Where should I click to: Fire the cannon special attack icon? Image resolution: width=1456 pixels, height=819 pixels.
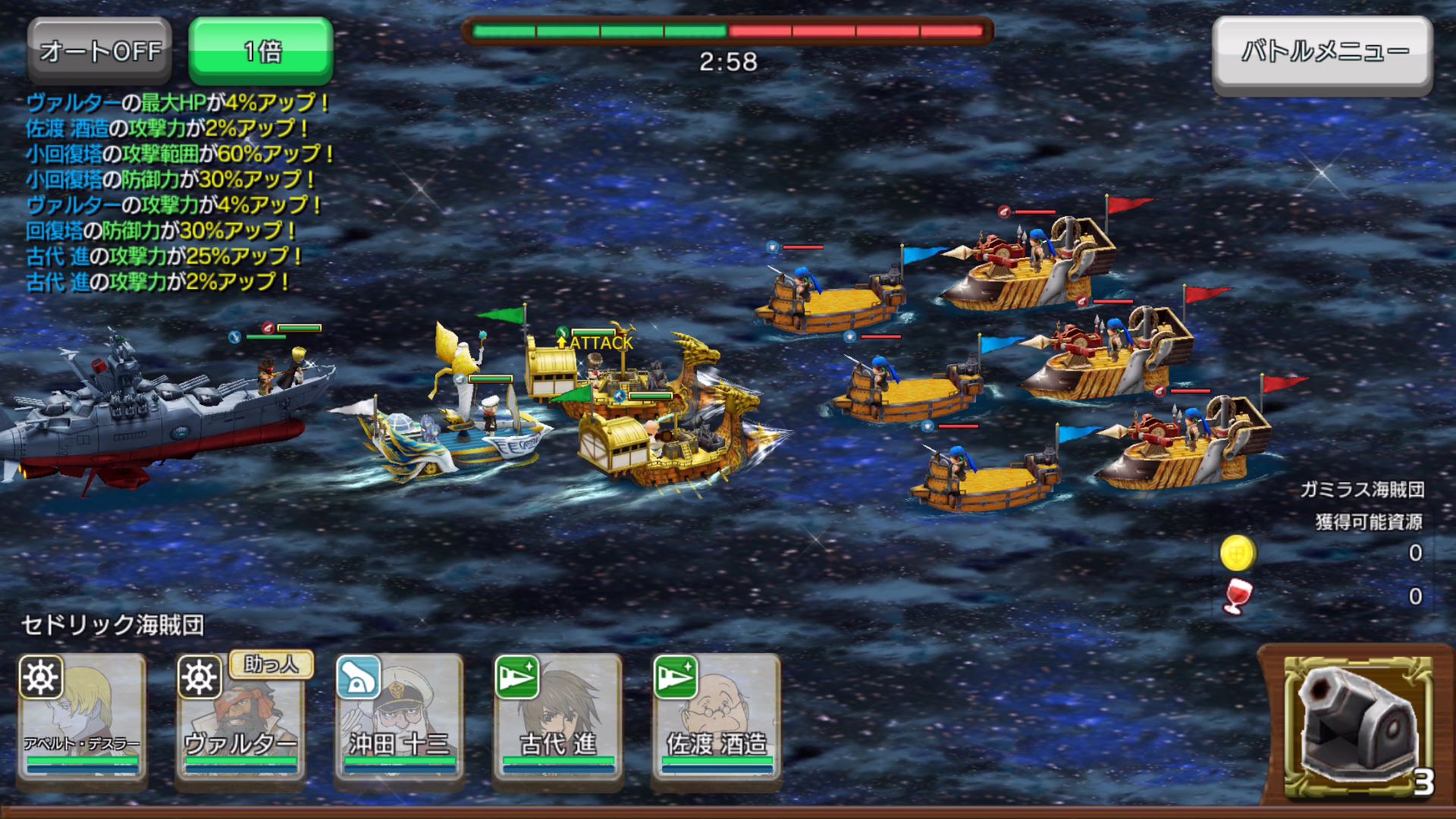[1357, 726]
